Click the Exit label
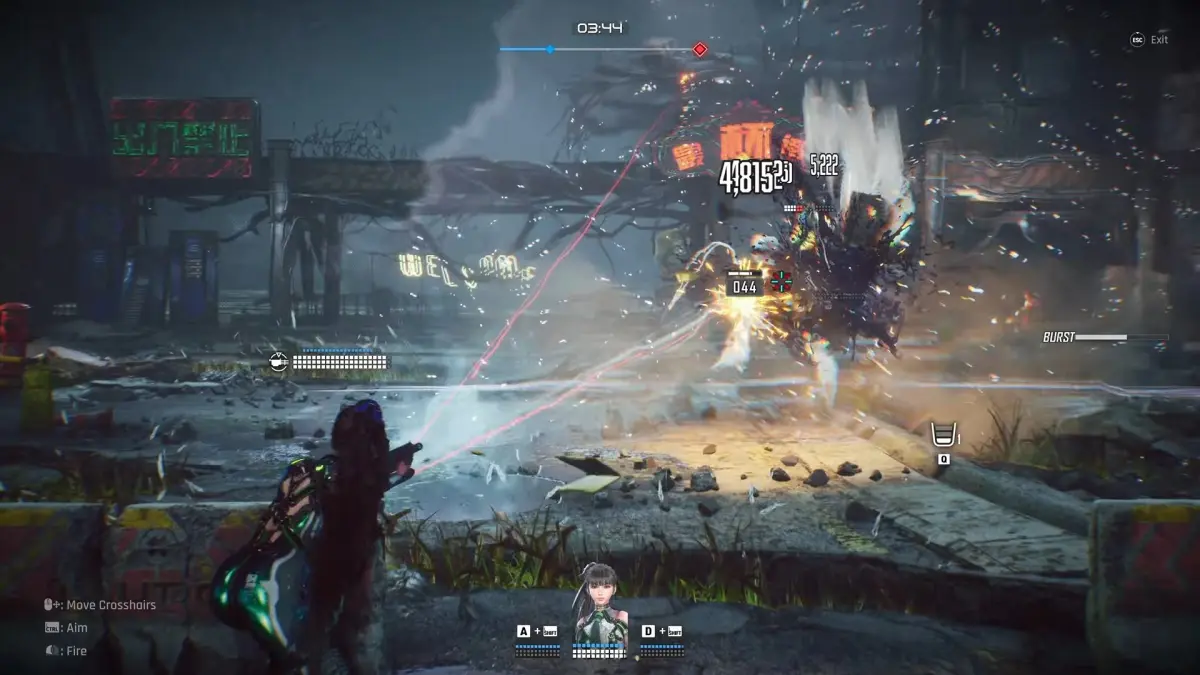Image resolution: width=1200 pixels, height=675 pixels. point(1159,40)
